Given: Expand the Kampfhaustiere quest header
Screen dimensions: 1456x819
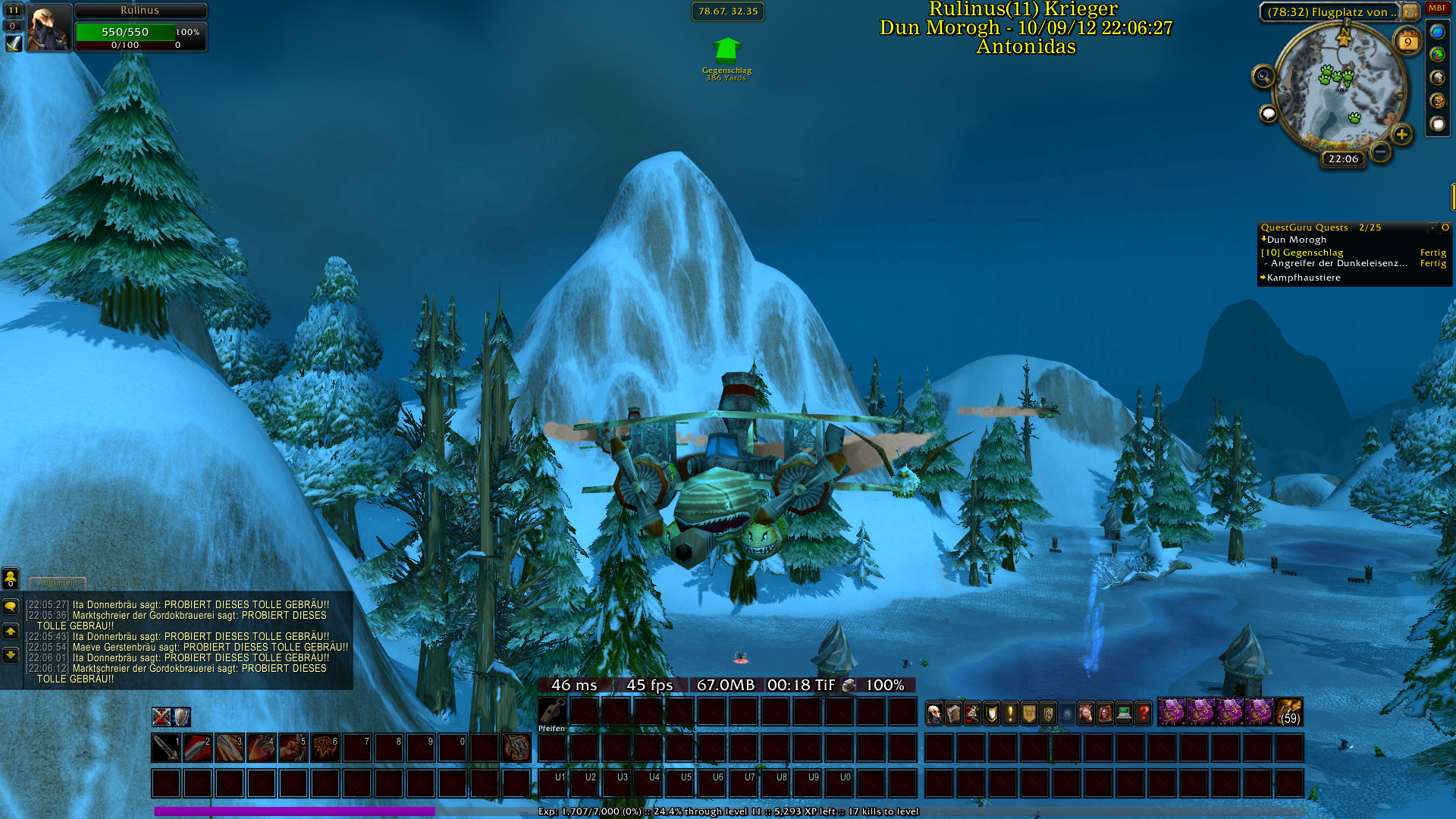Looking at the screenshot, I should coord(1303,278).
